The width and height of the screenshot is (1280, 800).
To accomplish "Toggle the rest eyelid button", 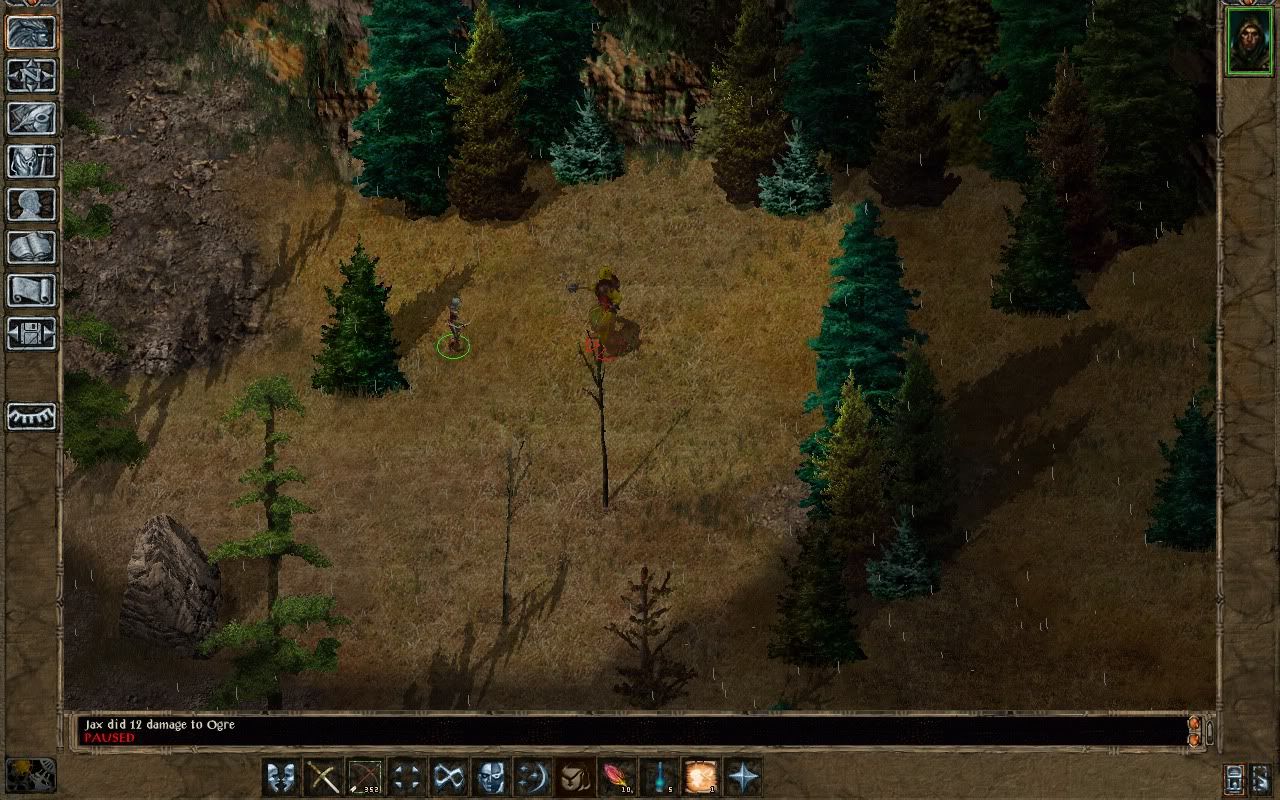I will [32, 416].
